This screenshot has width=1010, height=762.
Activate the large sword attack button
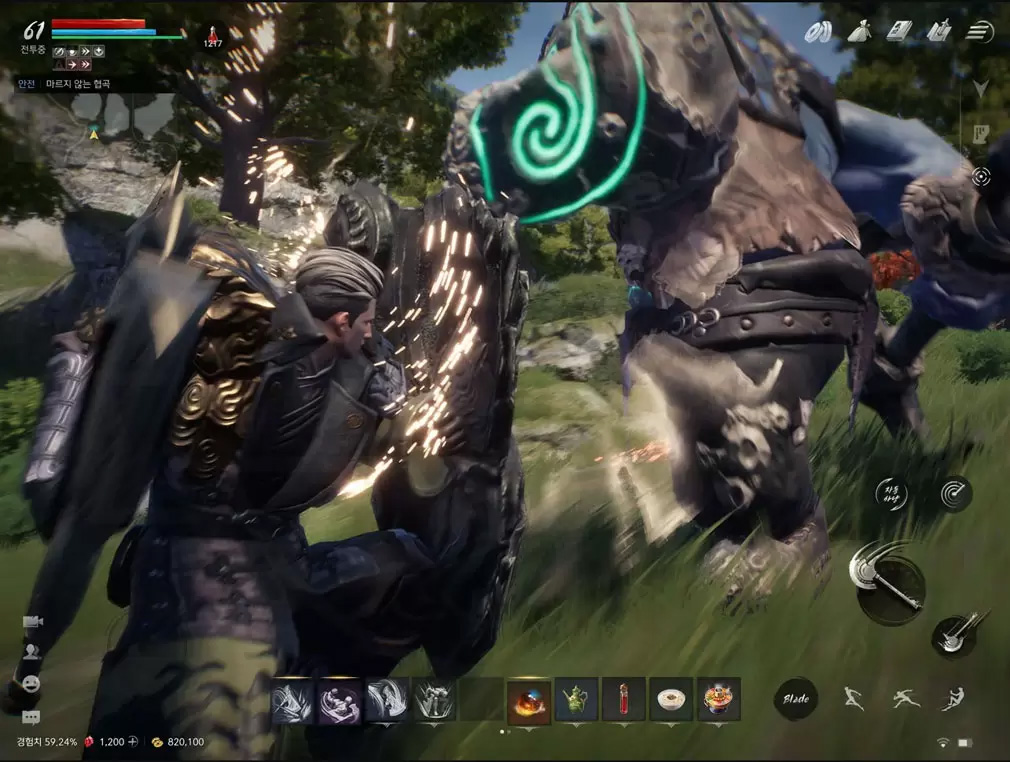887,583
